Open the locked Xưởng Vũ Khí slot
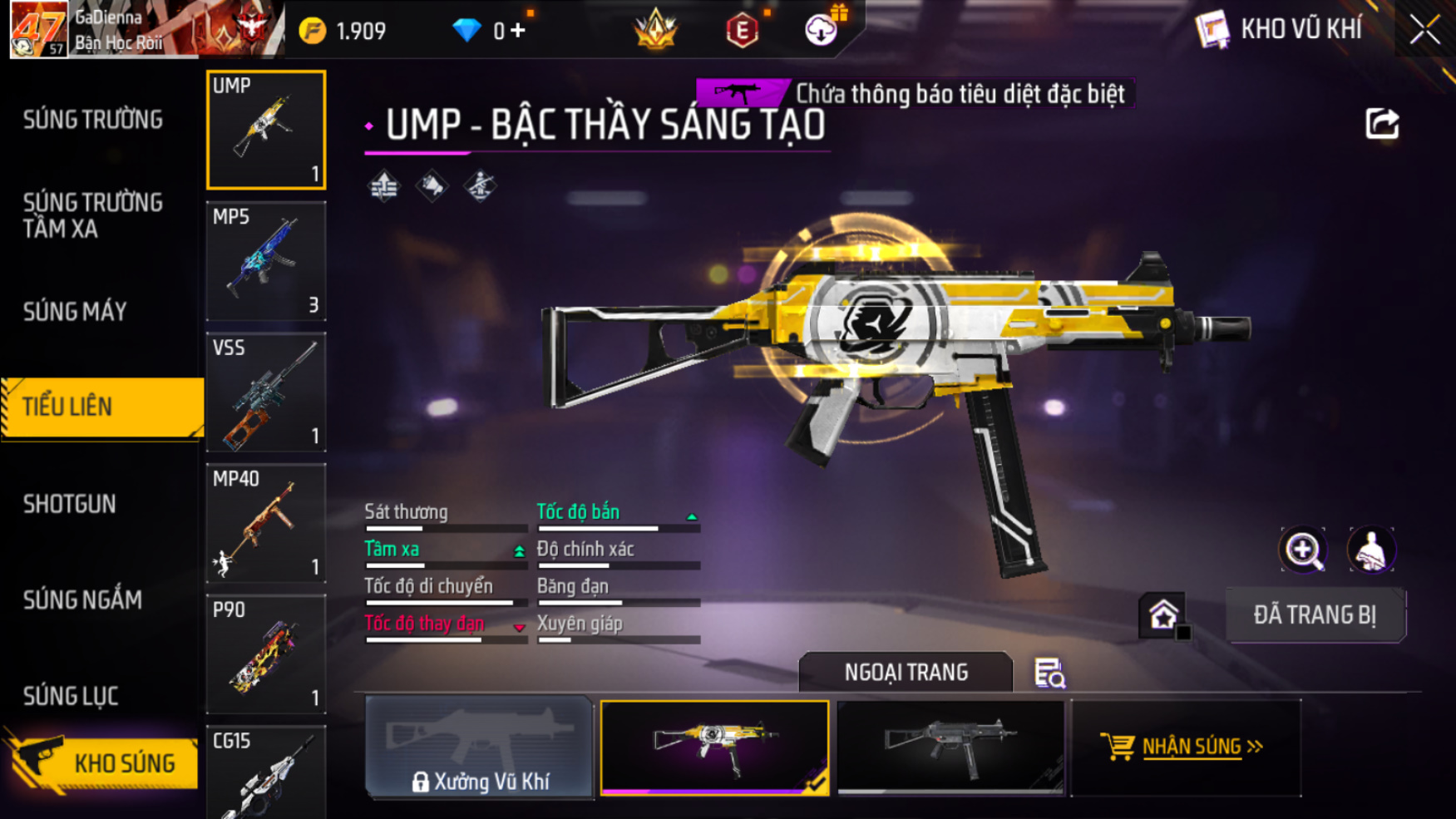1456x819 pixels. pyautogui.click(x=479, y=747)
